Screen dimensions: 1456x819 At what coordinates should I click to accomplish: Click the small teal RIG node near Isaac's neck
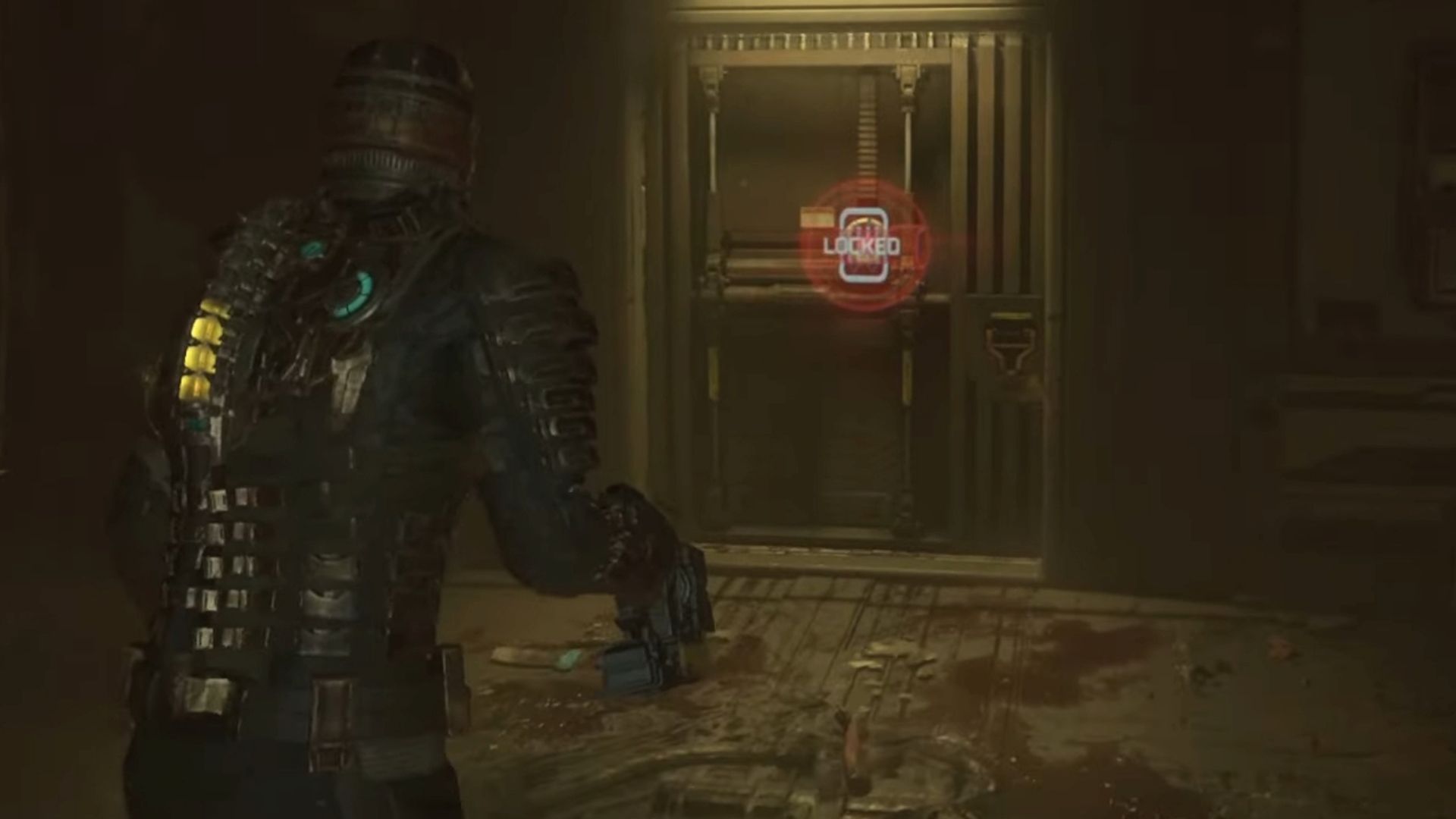313,249
